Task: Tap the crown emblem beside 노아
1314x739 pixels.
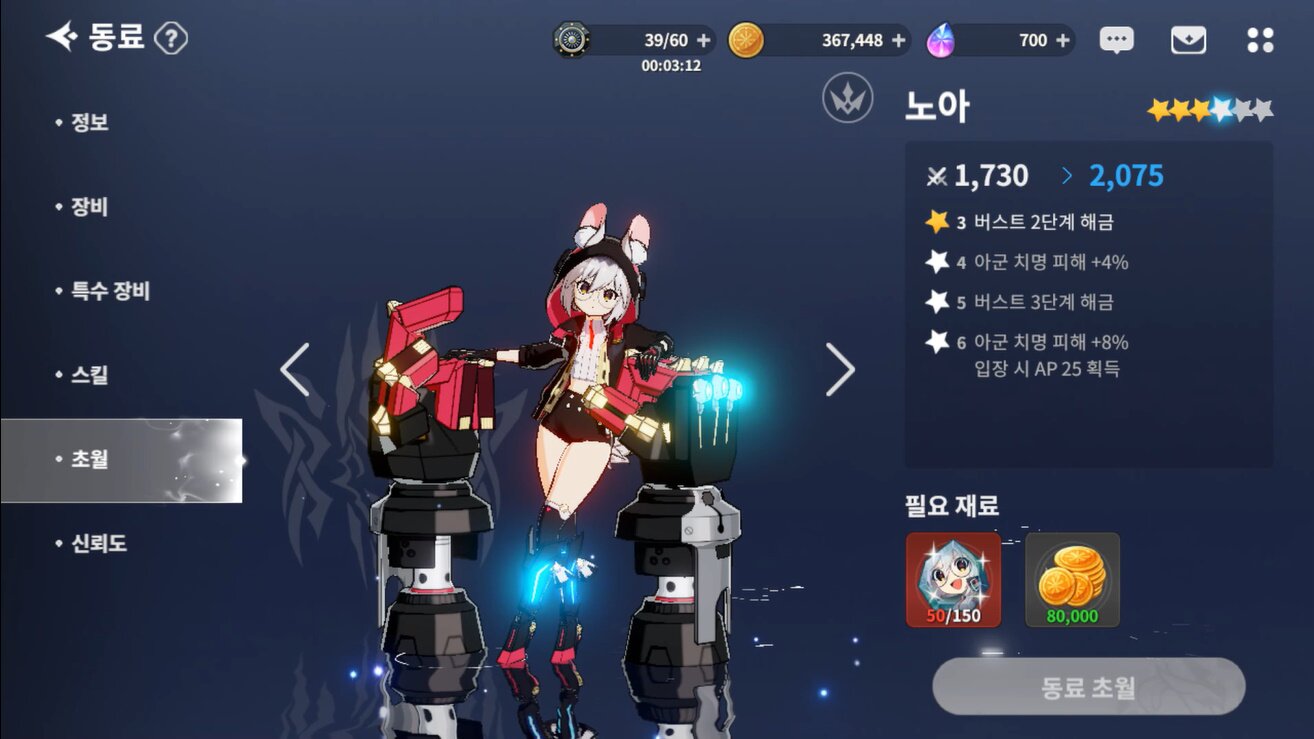Action: pyautogui.click(x=848, y=100)
